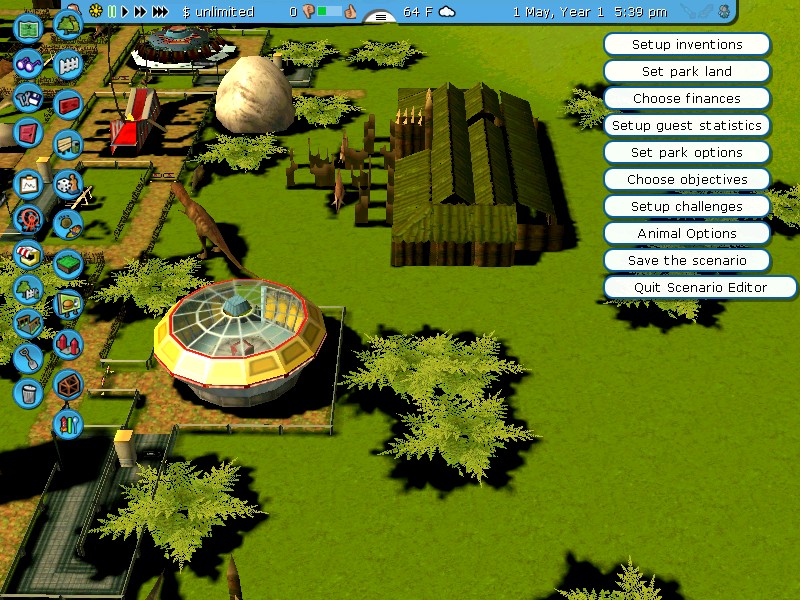
Task: Click the sunglasses view options icon
Action: 28,63
